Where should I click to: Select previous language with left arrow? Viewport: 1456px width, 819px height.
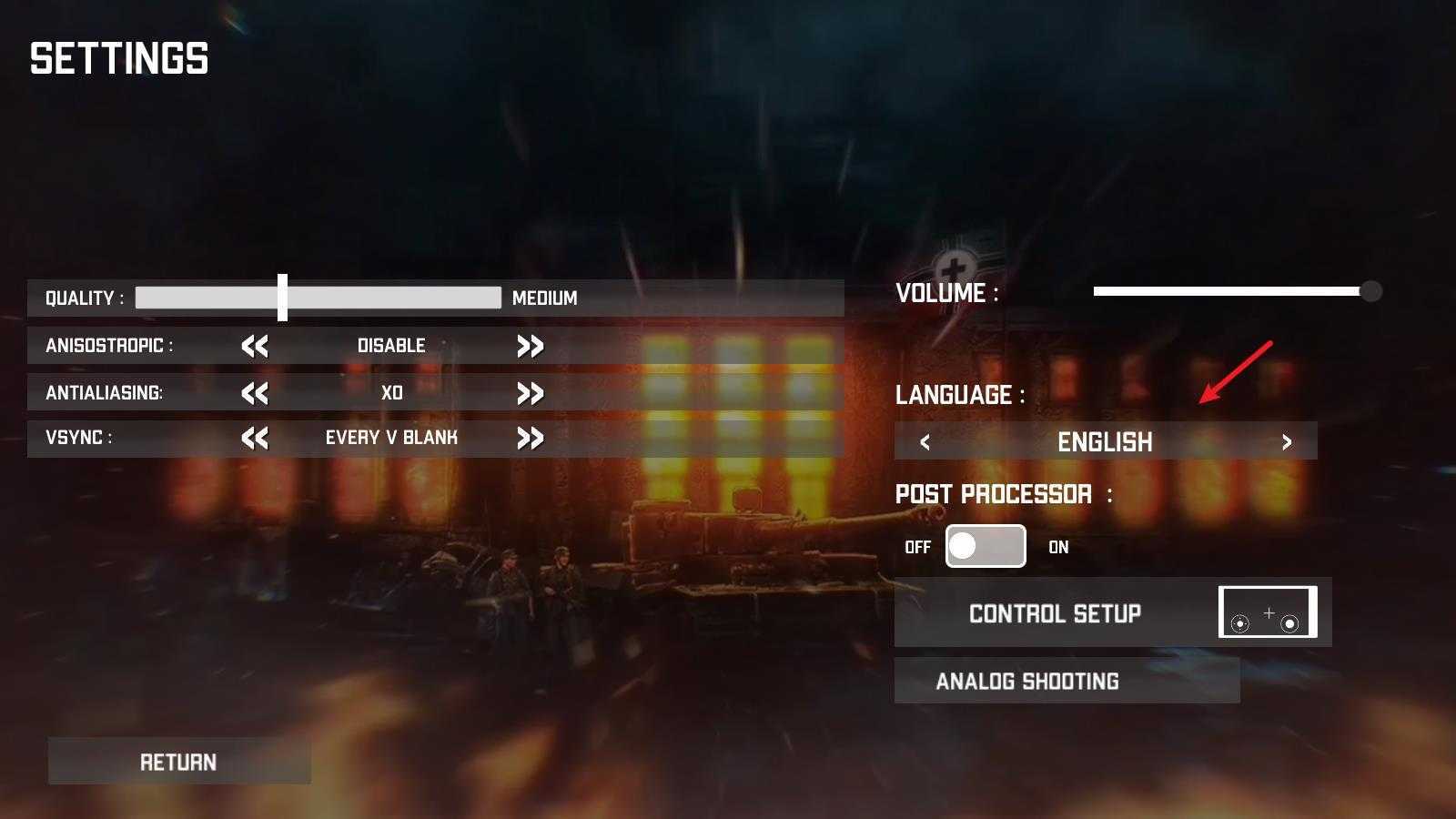(925, 442)
